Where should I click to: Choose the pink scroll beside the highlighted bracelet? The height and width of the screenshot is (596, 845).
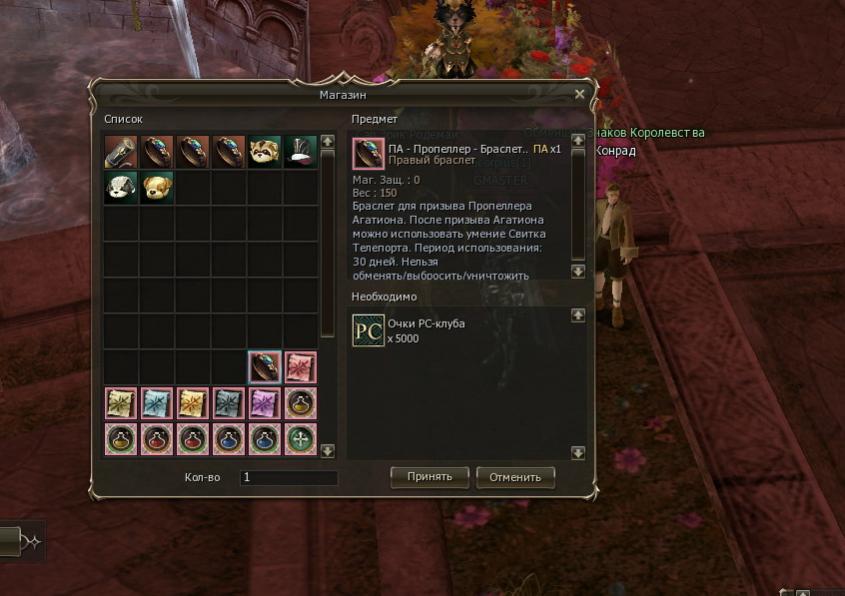[x=300, y=367]
